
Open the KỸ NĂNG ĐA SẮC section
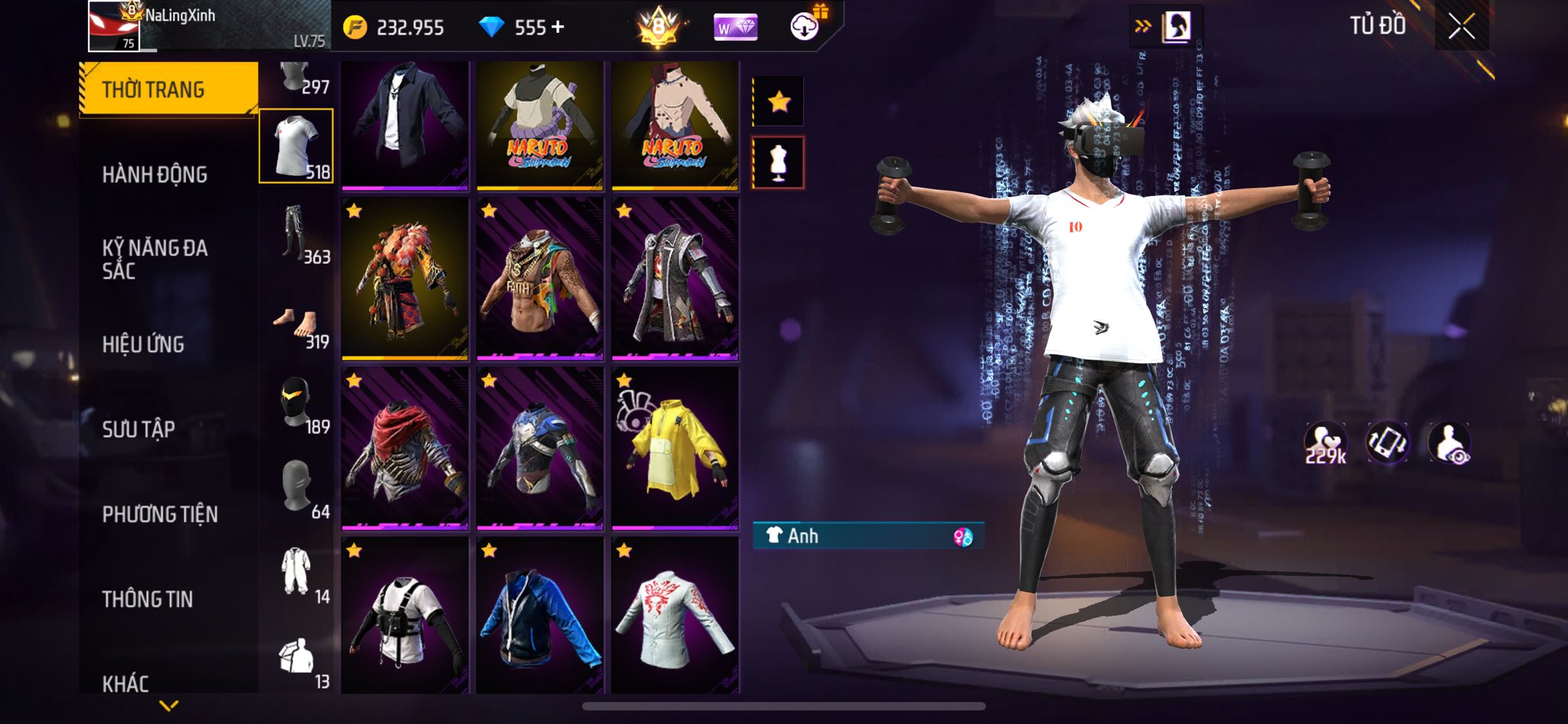(155, 259)
